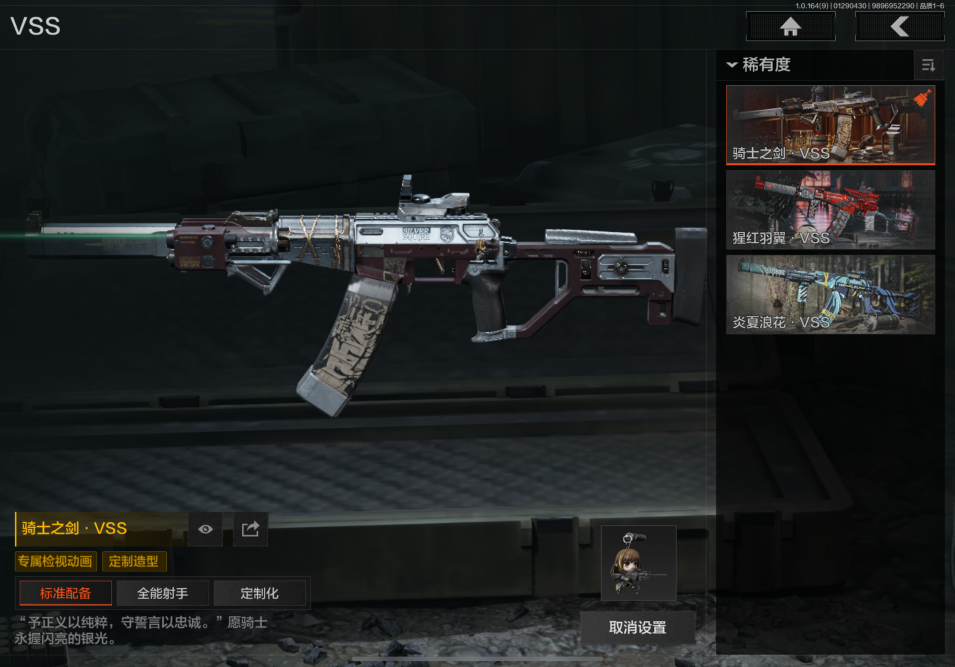The image size is (955, 667).
Task: Go to the home screen
Action: pos(790,27)
